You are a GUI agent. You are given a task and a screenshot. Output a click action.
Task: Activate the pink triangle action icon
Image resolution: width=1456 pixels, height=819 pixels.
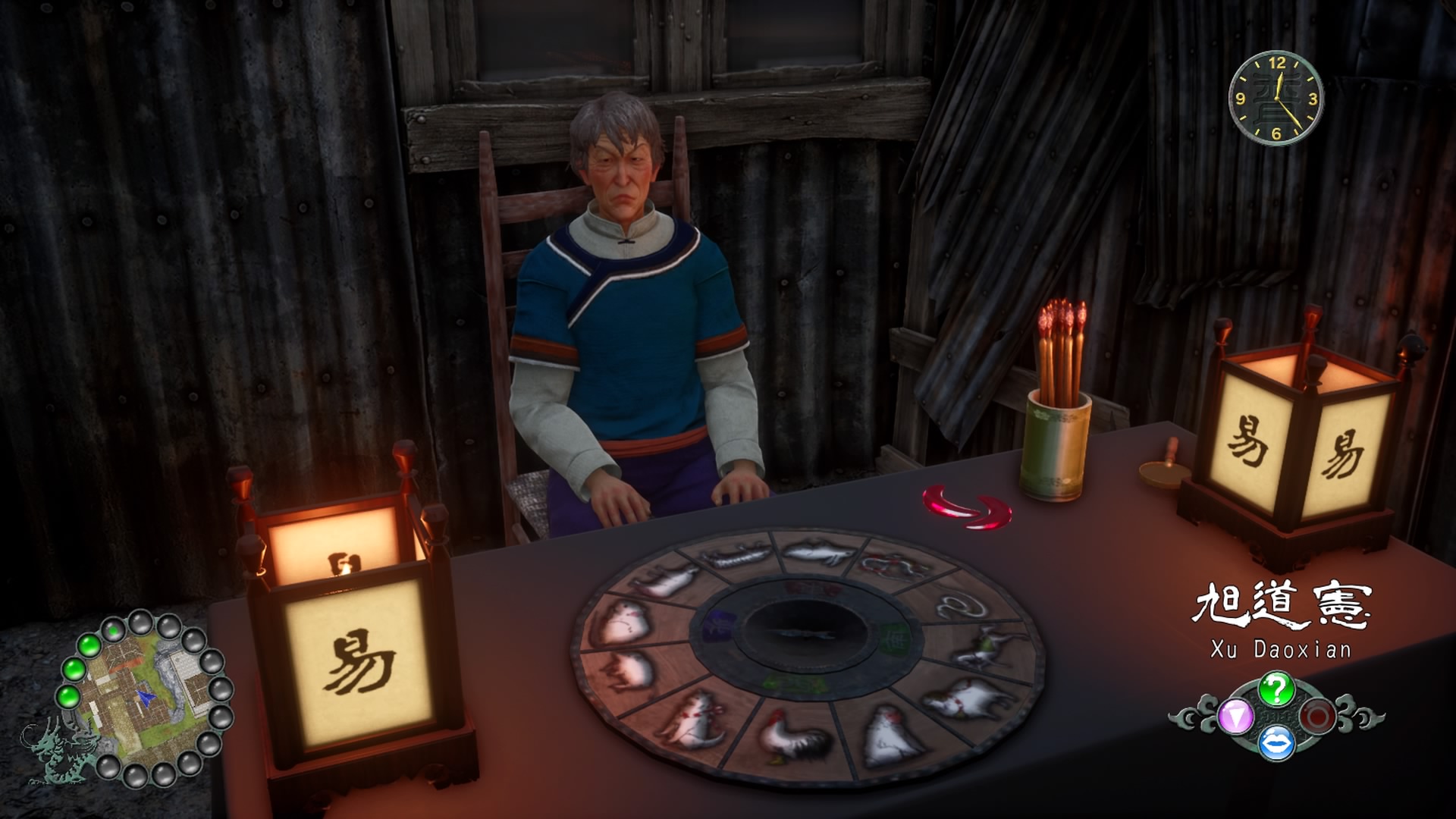1235,717
